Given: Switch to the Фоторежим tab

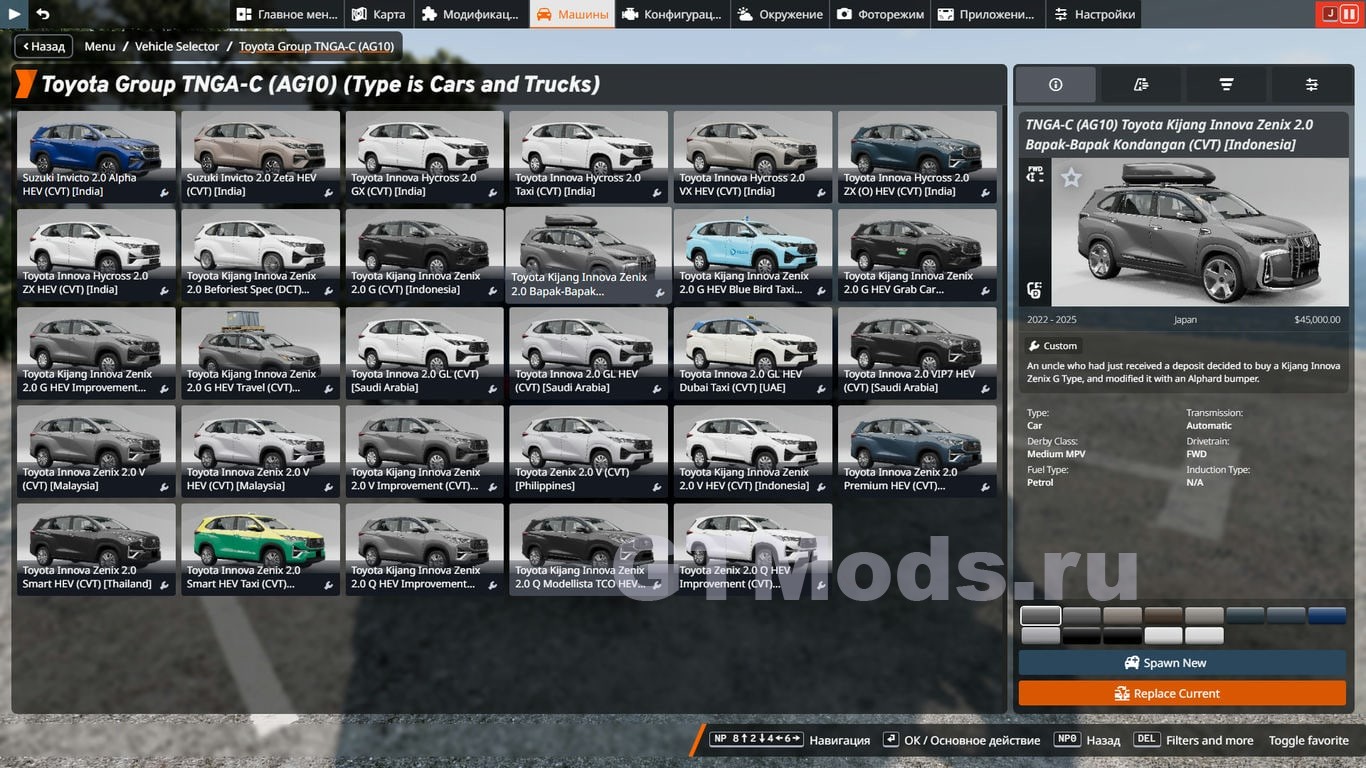Looking at the screenshot, I should click(880, 14).
